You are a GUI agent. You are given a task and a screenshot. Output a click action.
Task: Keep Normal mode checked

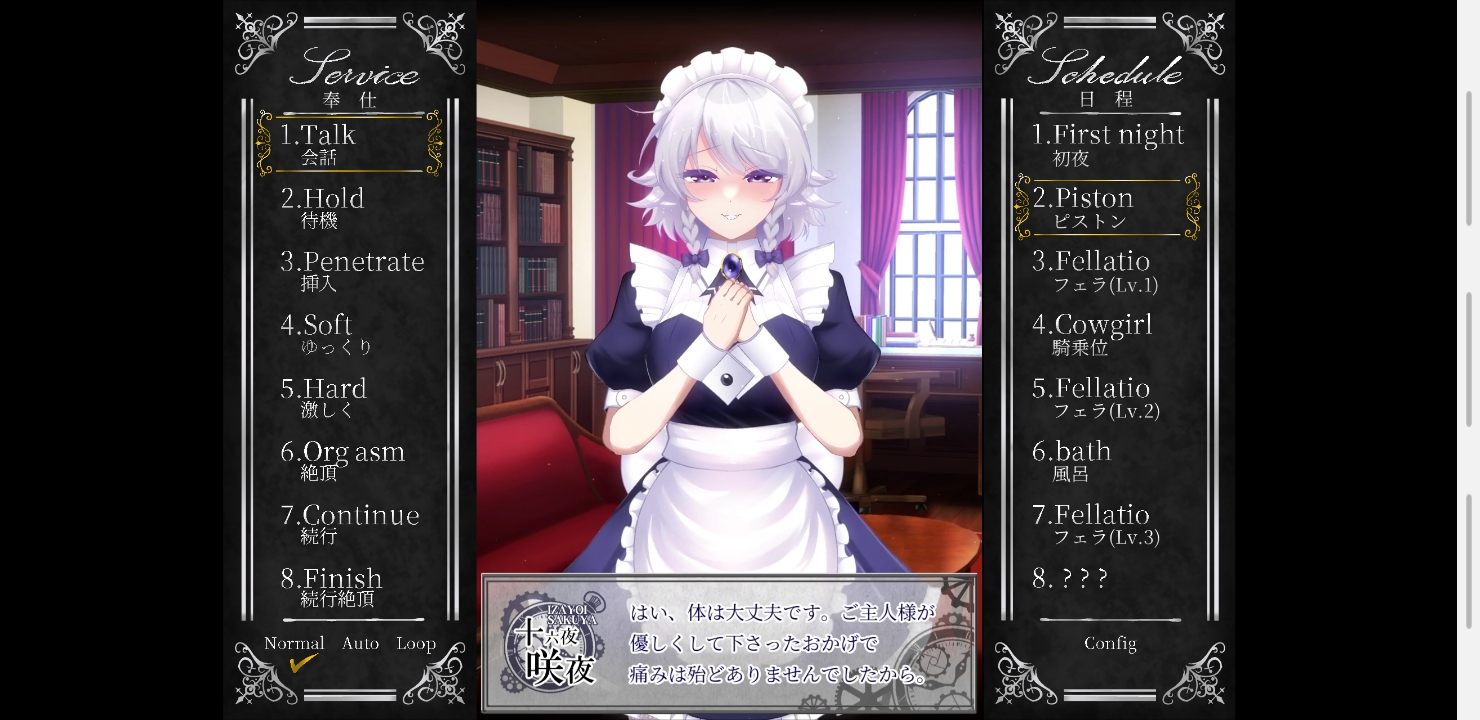tap(293, 643)
